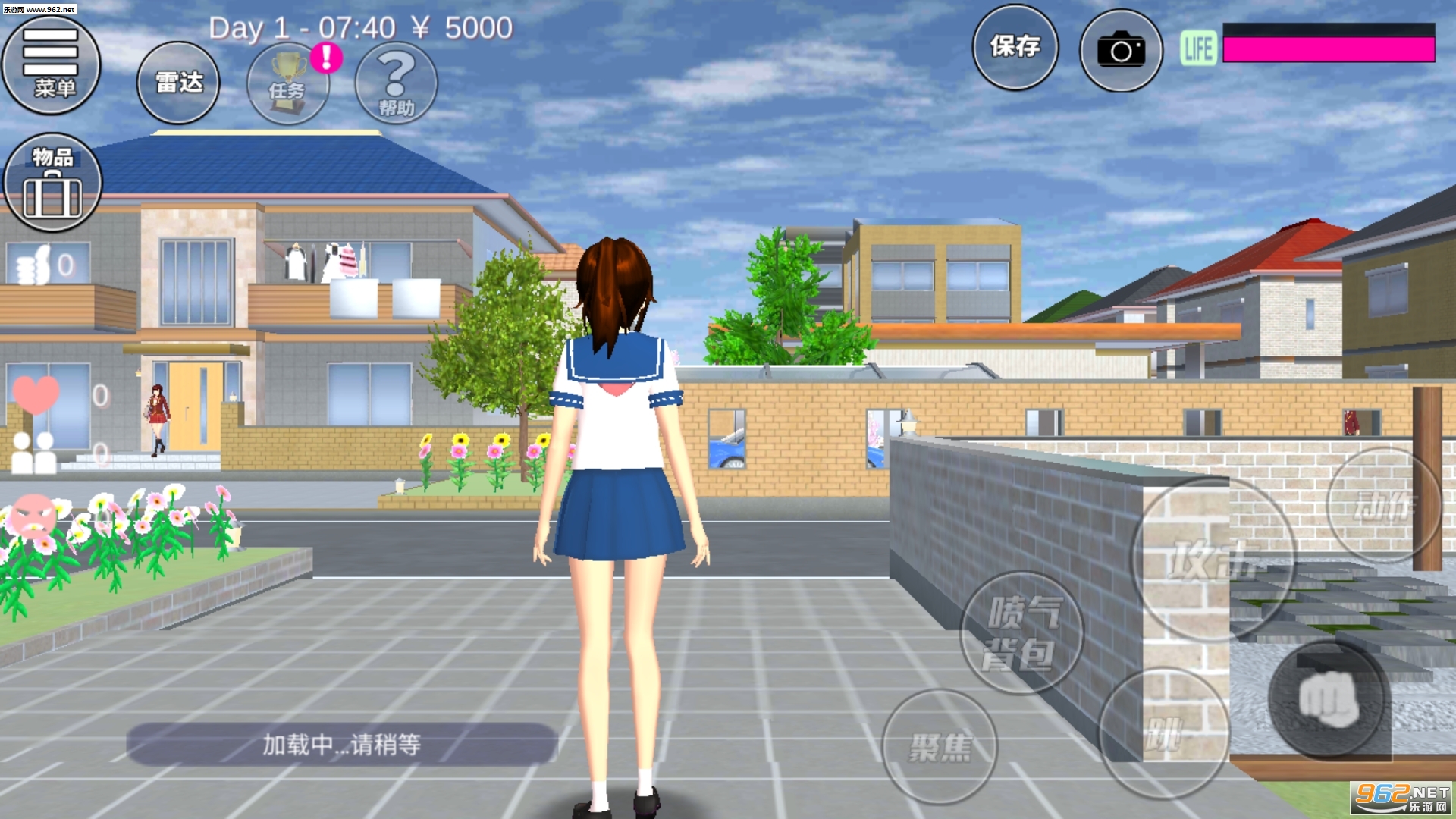Screen dimensions: 1456x819
Task: Activate the 喷气背包 jetpack button
Action: point(1021,632)
